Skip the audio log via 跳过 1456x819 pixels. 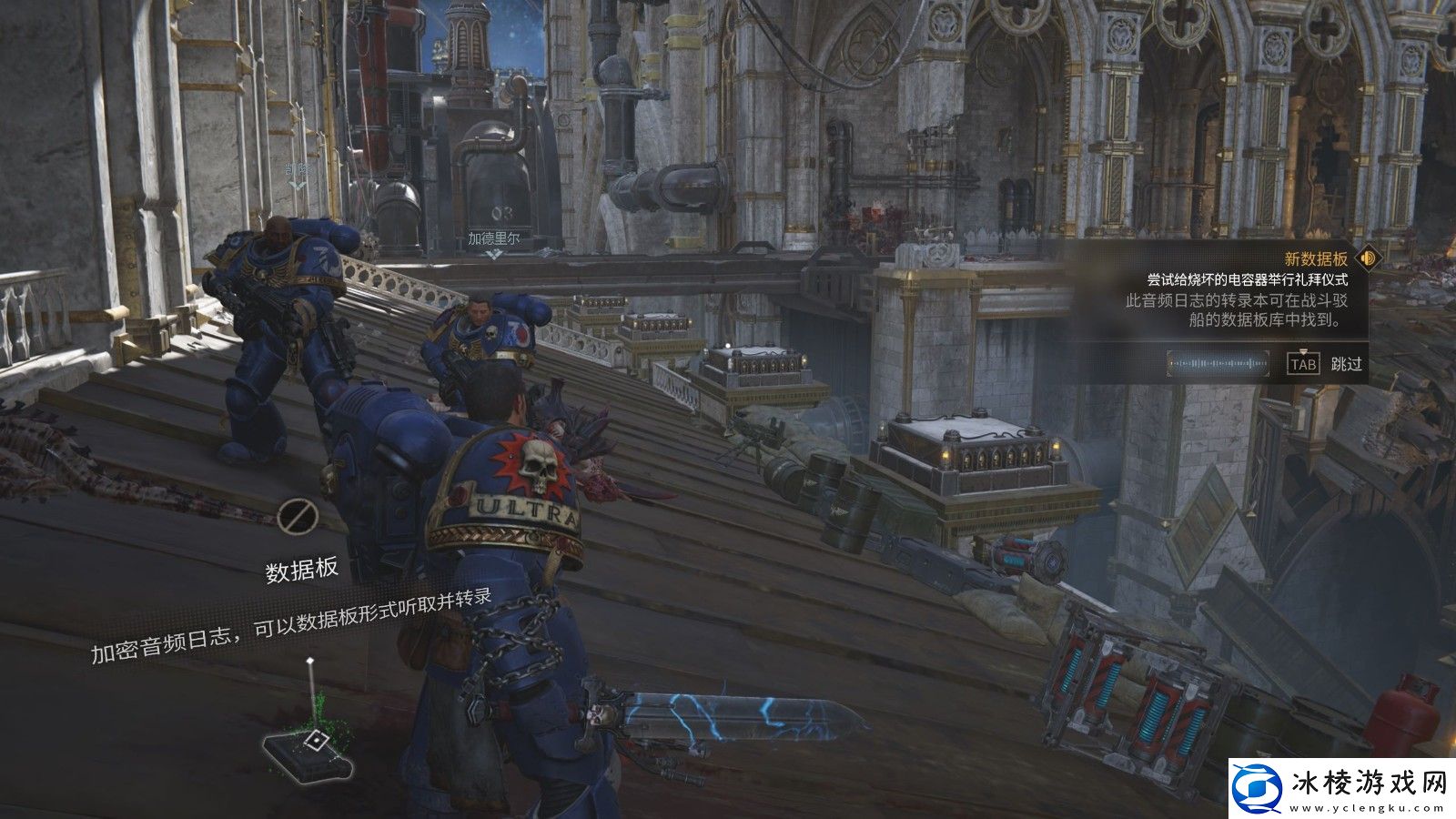(x=1346, y=364)
